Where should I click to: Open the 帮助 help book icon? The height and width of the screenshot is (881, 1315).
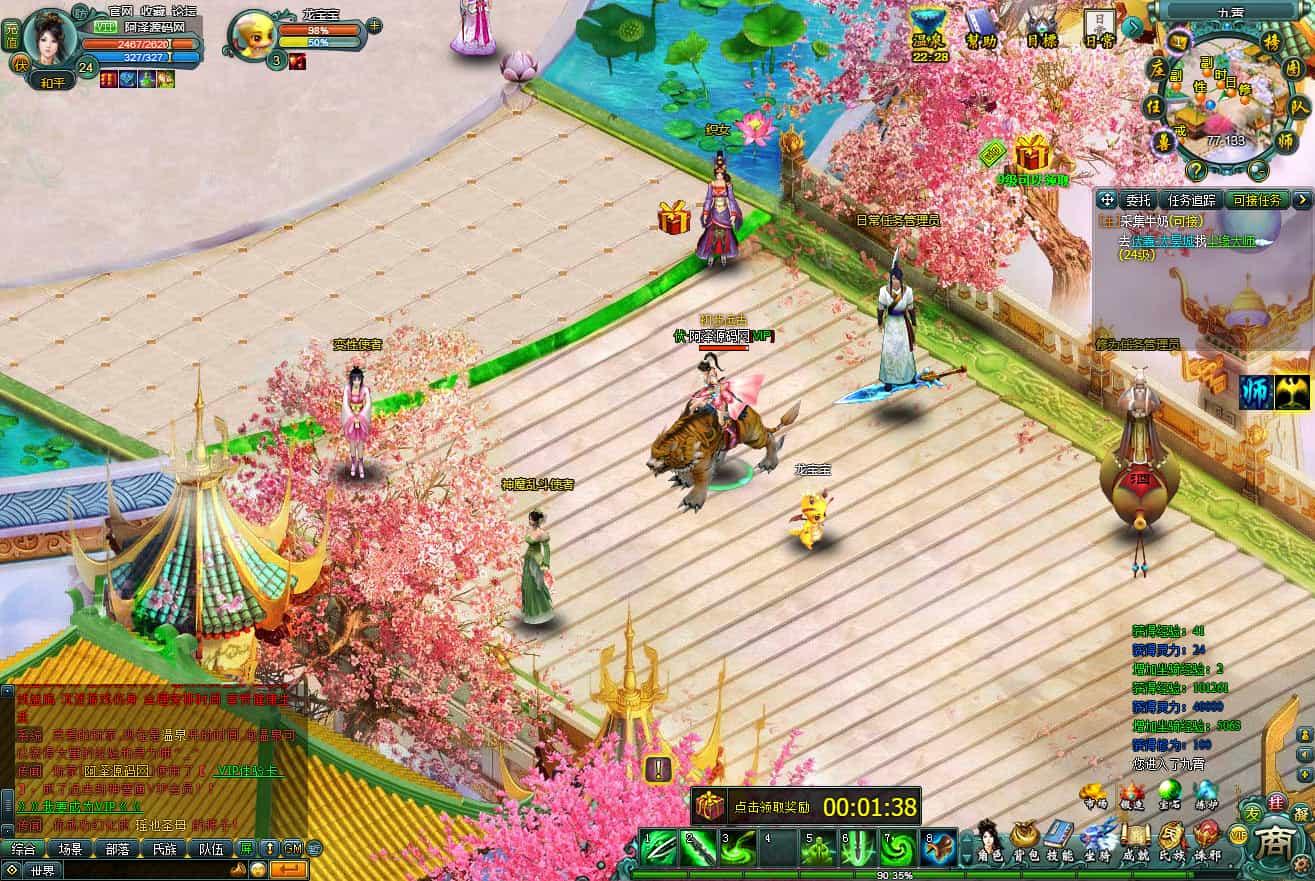981,29
